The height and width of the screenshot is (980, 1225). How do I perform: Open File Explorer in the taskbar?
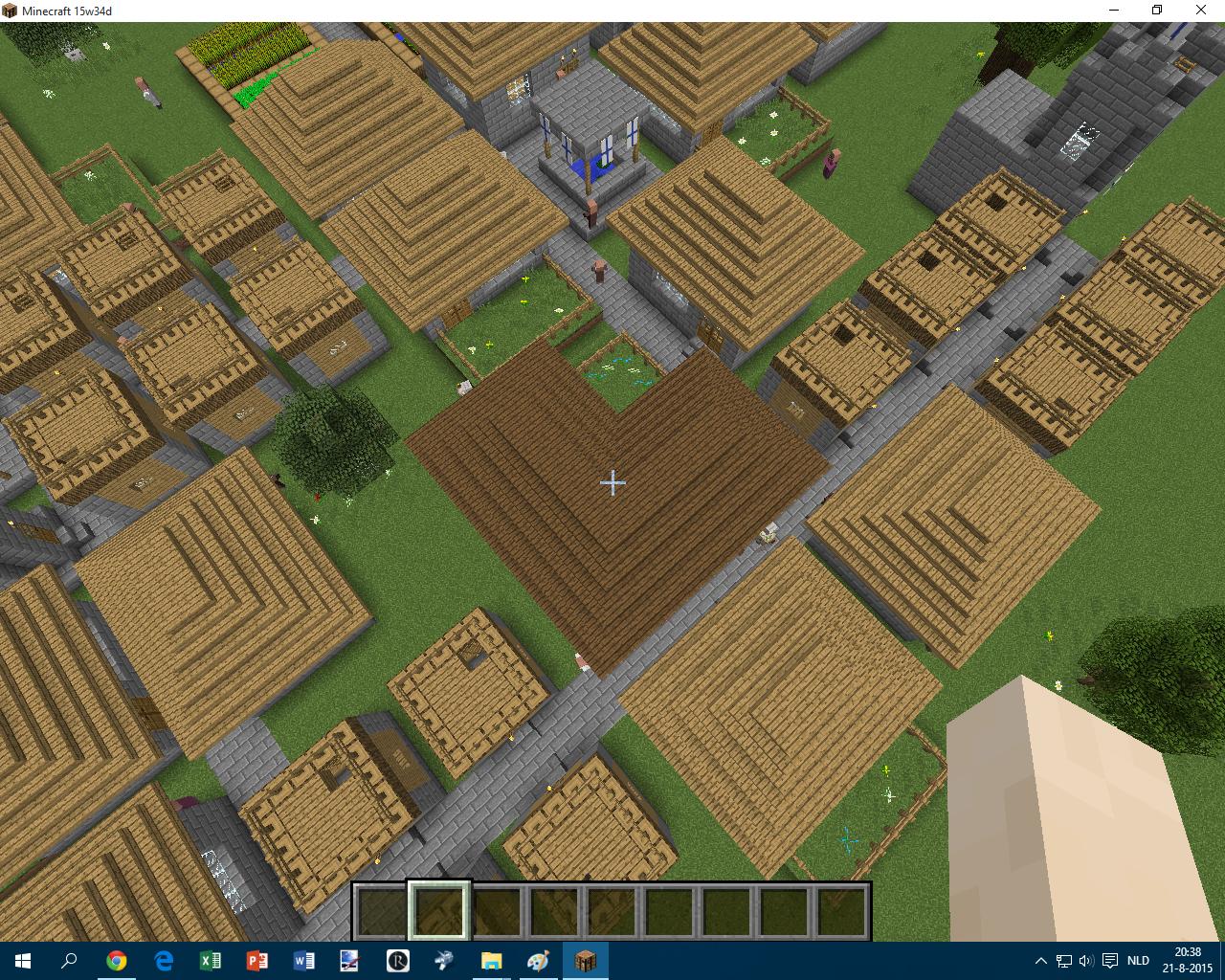pos(491,960)
